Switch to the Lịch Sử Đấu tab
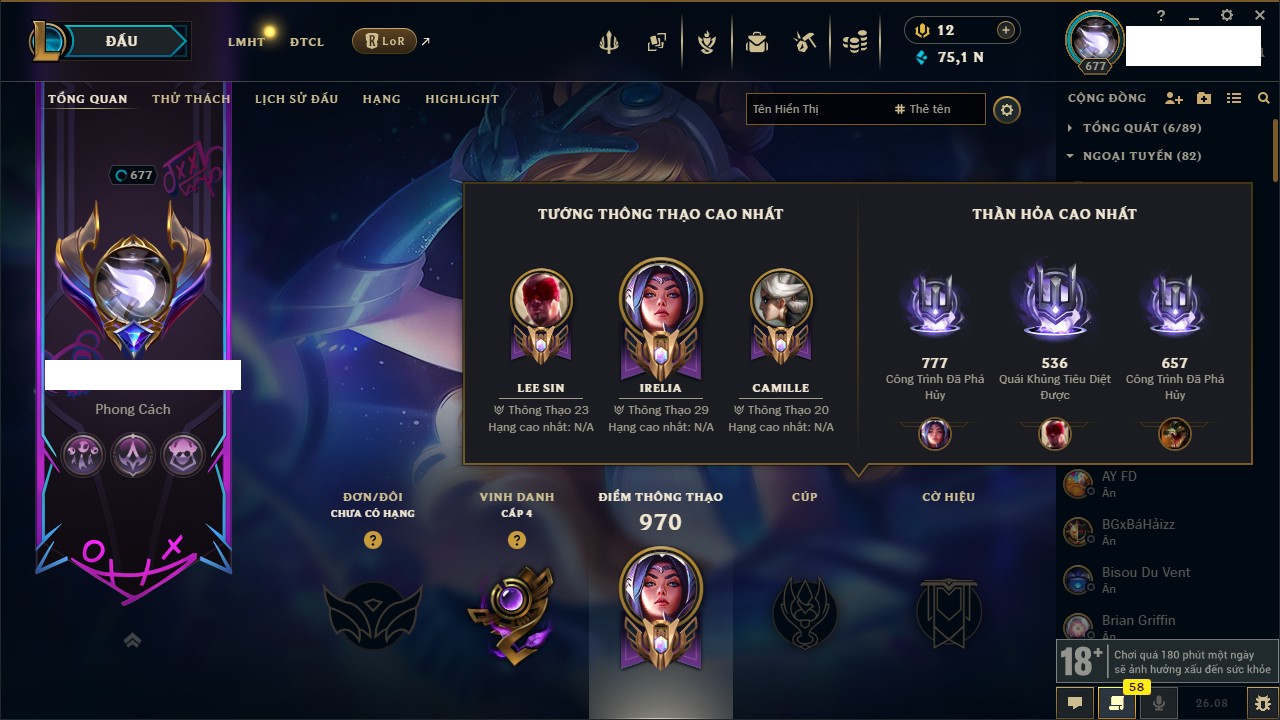This screenshot has width=1280, height=720. click(296, 99)
